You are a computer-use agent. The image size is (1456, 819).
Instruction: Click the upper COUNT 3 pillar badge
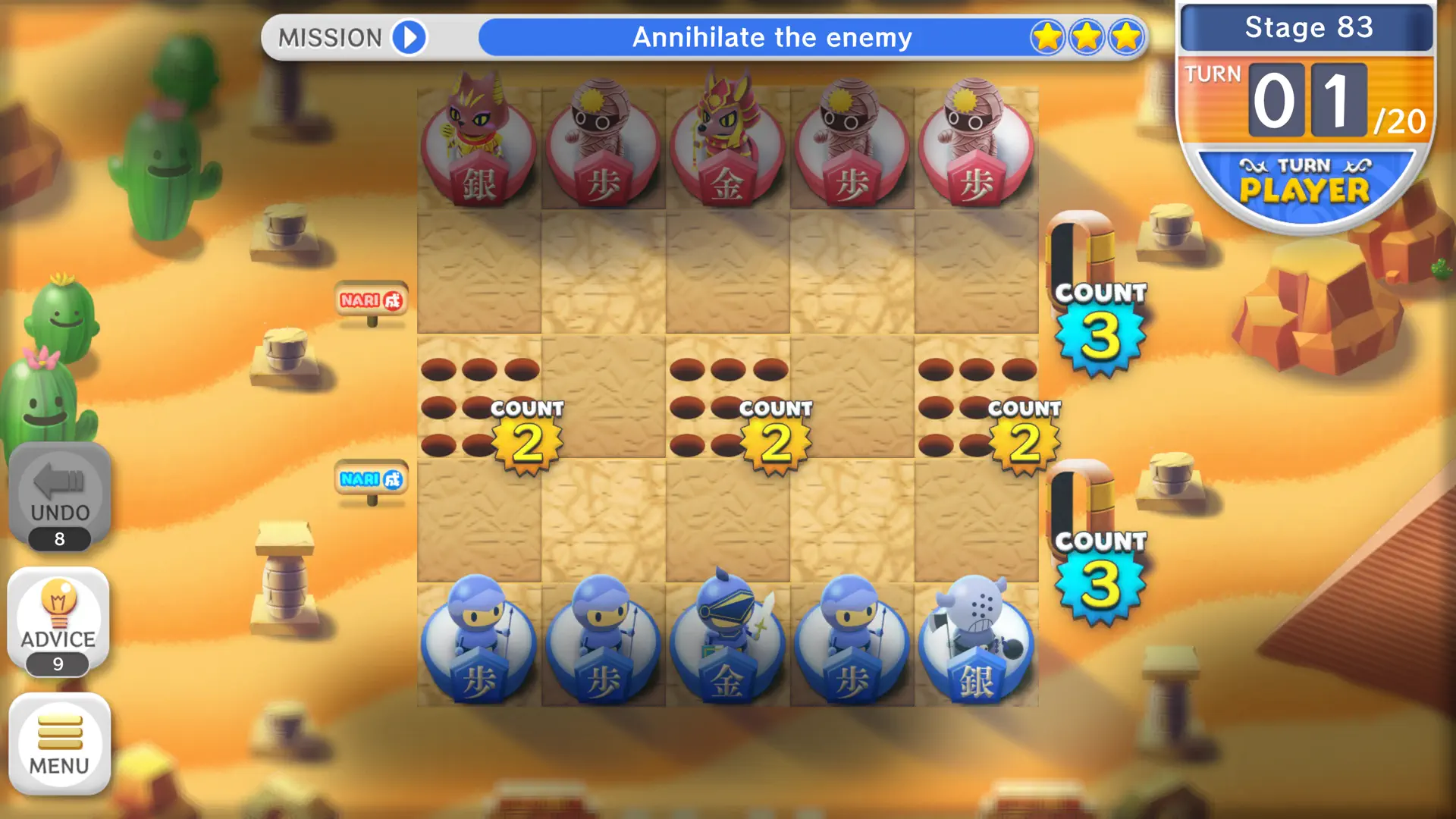click(x=1099, y=326)
